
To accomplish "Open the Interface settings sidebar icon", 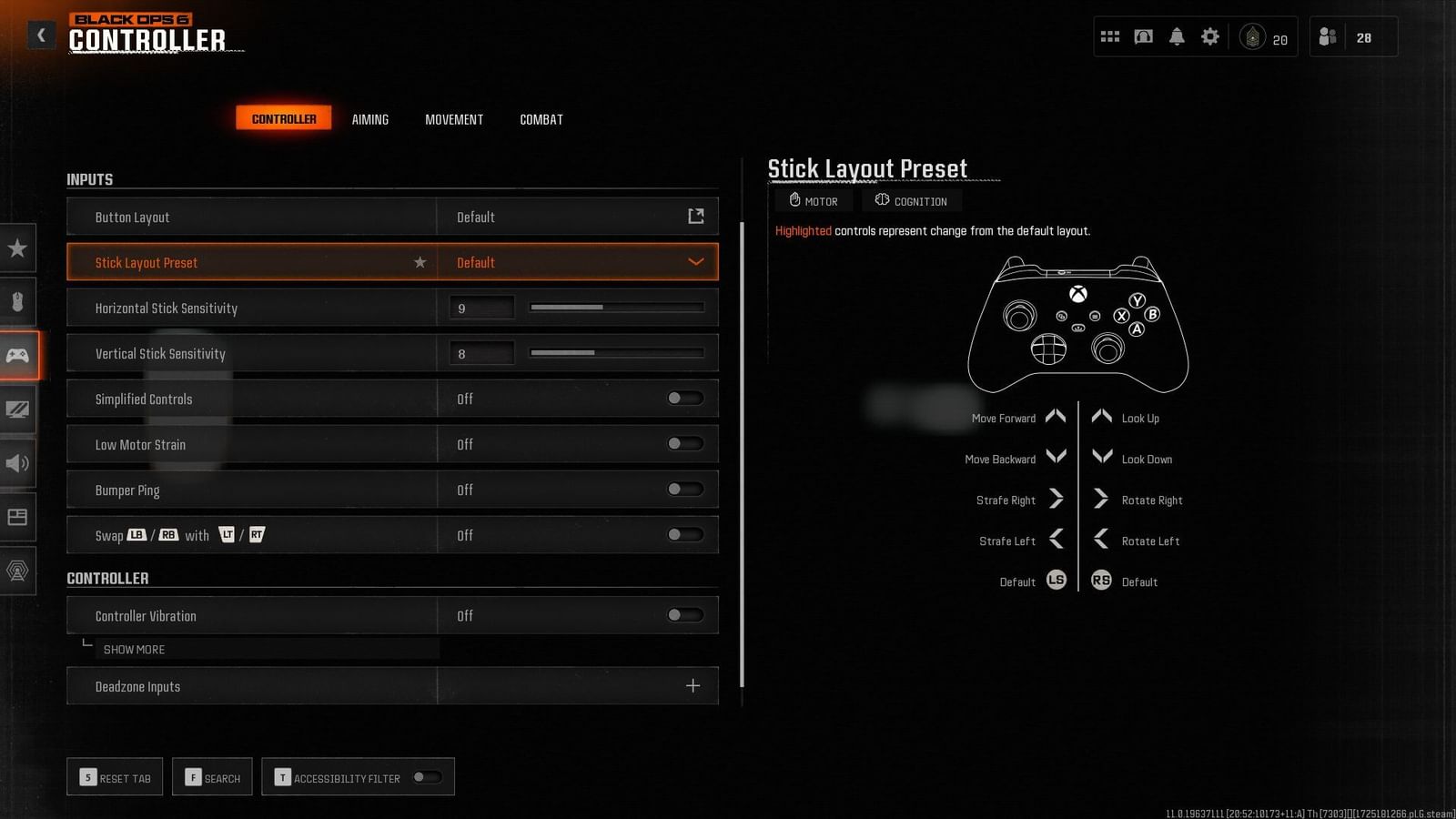I will click(18, 518).
